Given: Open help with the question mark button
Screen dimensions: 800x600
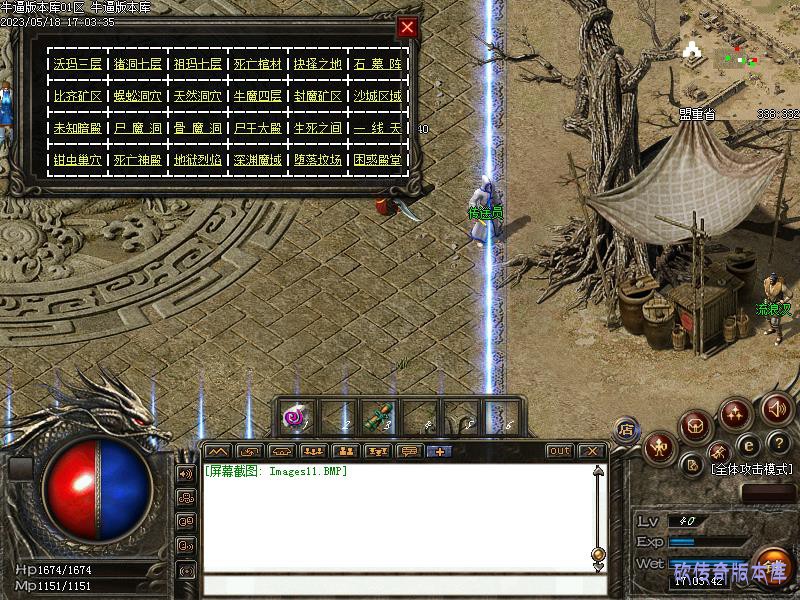Looking at the screenshot, I should coord(779,443).
